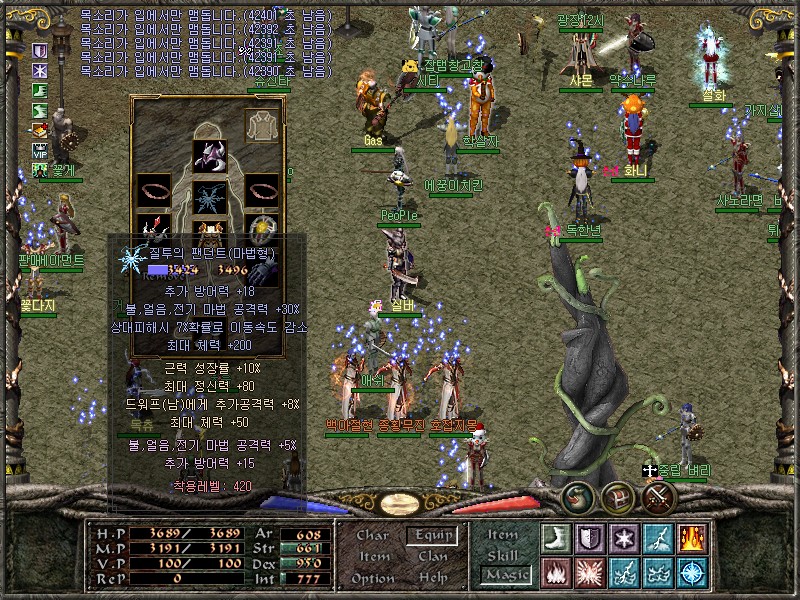Screen dimensions: 800x600
Task: Cast the blue compass star spell
Action: click(x=692, y=572)
